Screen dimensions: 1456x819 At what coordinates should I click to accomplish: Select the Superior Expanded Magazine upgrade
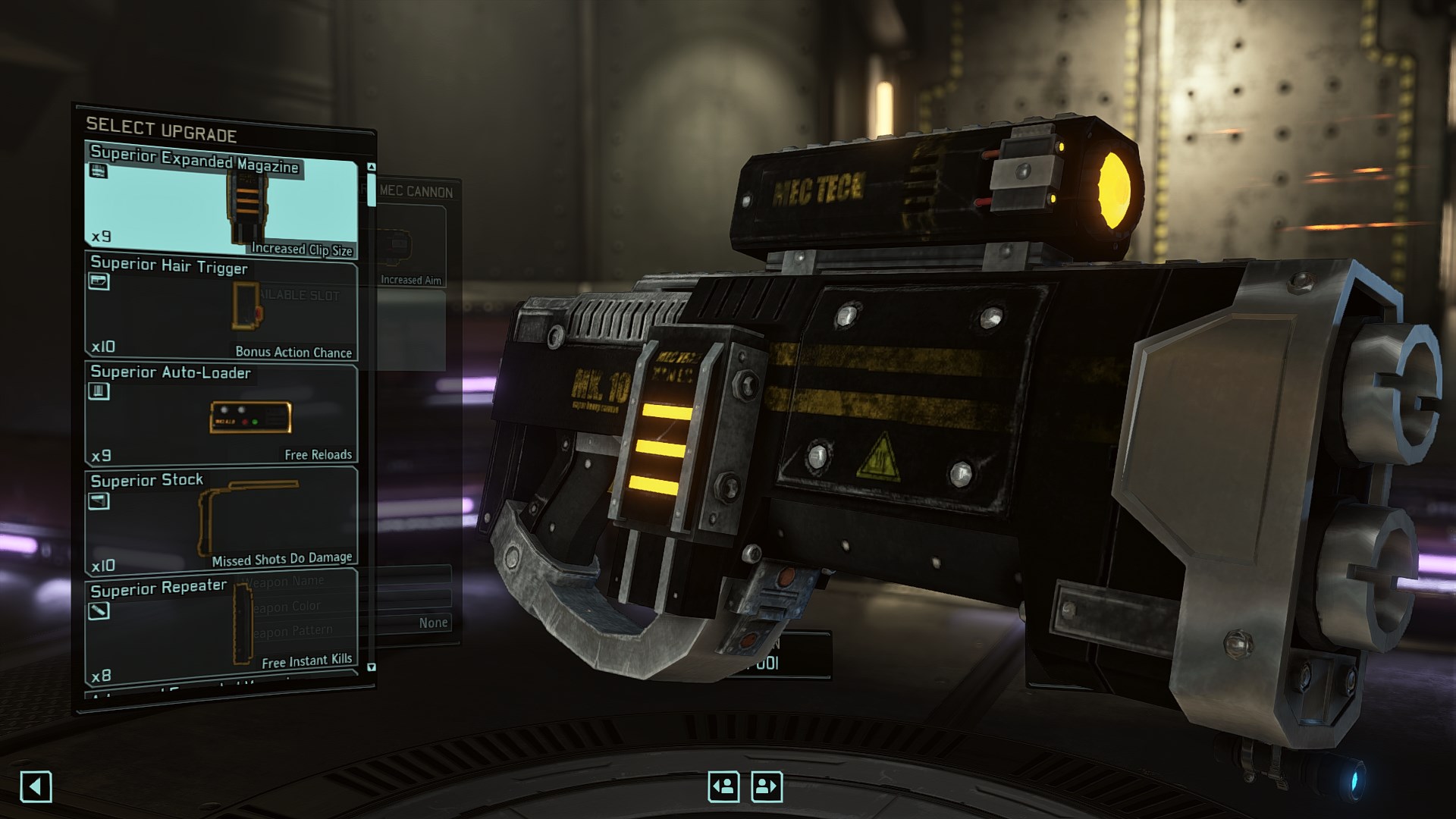pyautogui.click(x=220, y=200)
